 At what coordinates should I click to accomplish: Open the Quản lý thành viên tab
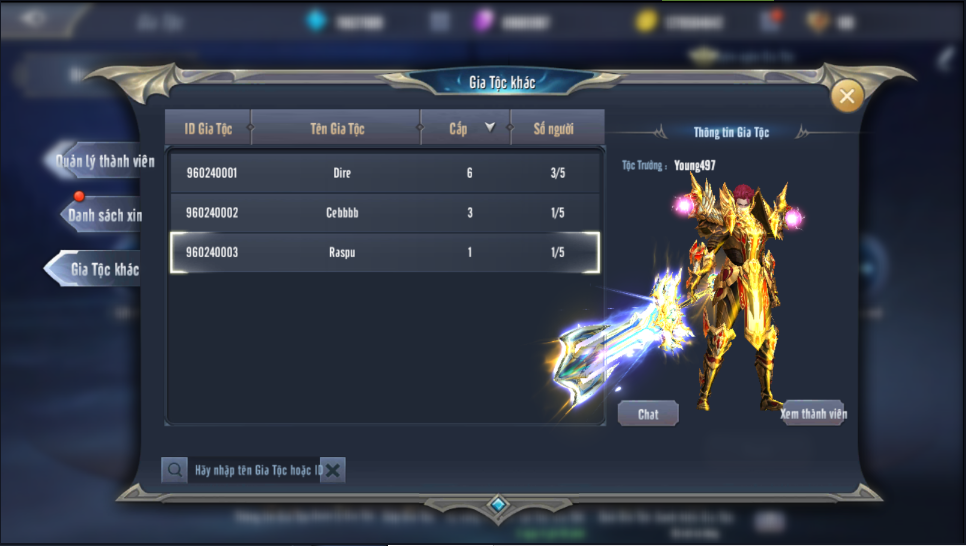103,162
